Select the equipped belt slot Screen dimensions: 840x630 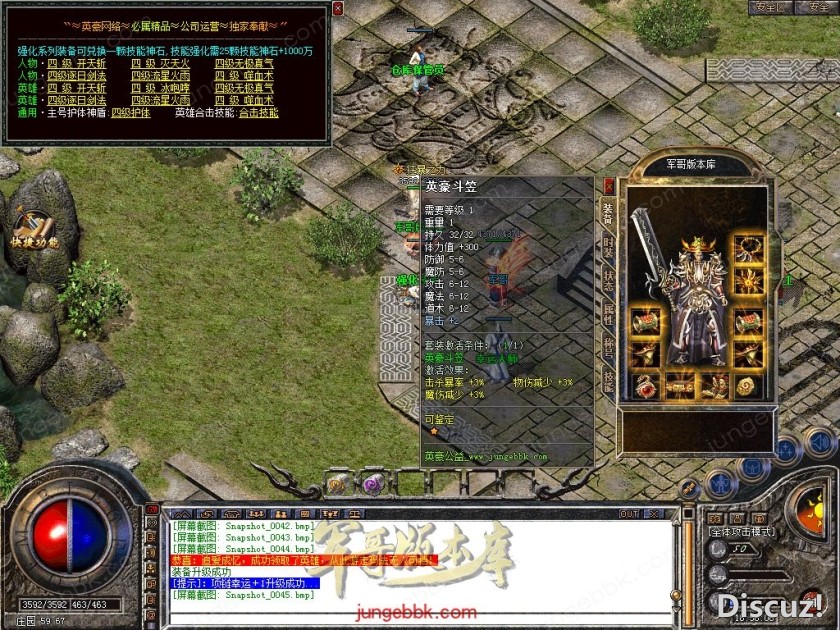680,385
